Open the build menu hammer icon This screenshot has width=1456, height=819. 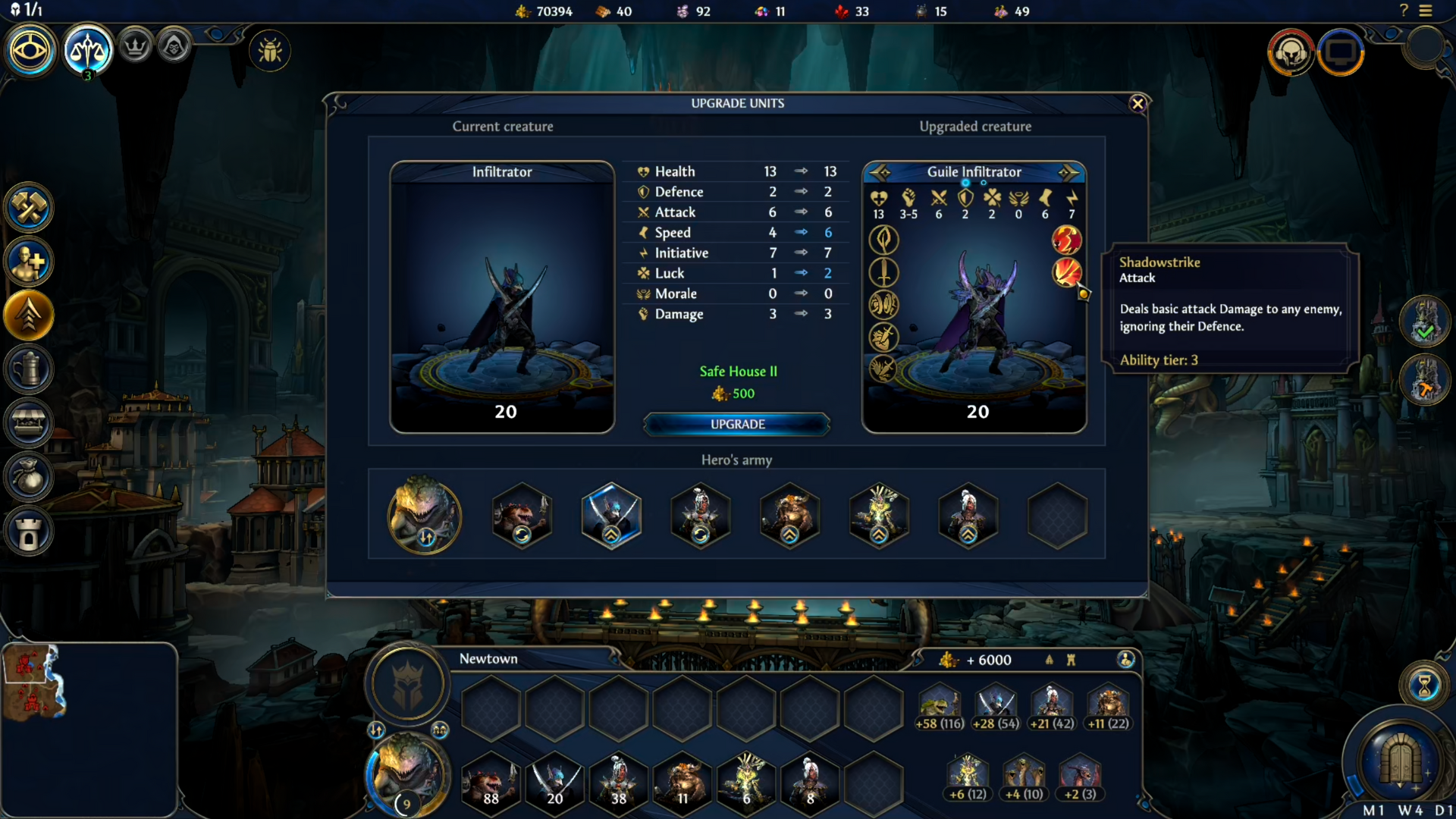(29, 208)
